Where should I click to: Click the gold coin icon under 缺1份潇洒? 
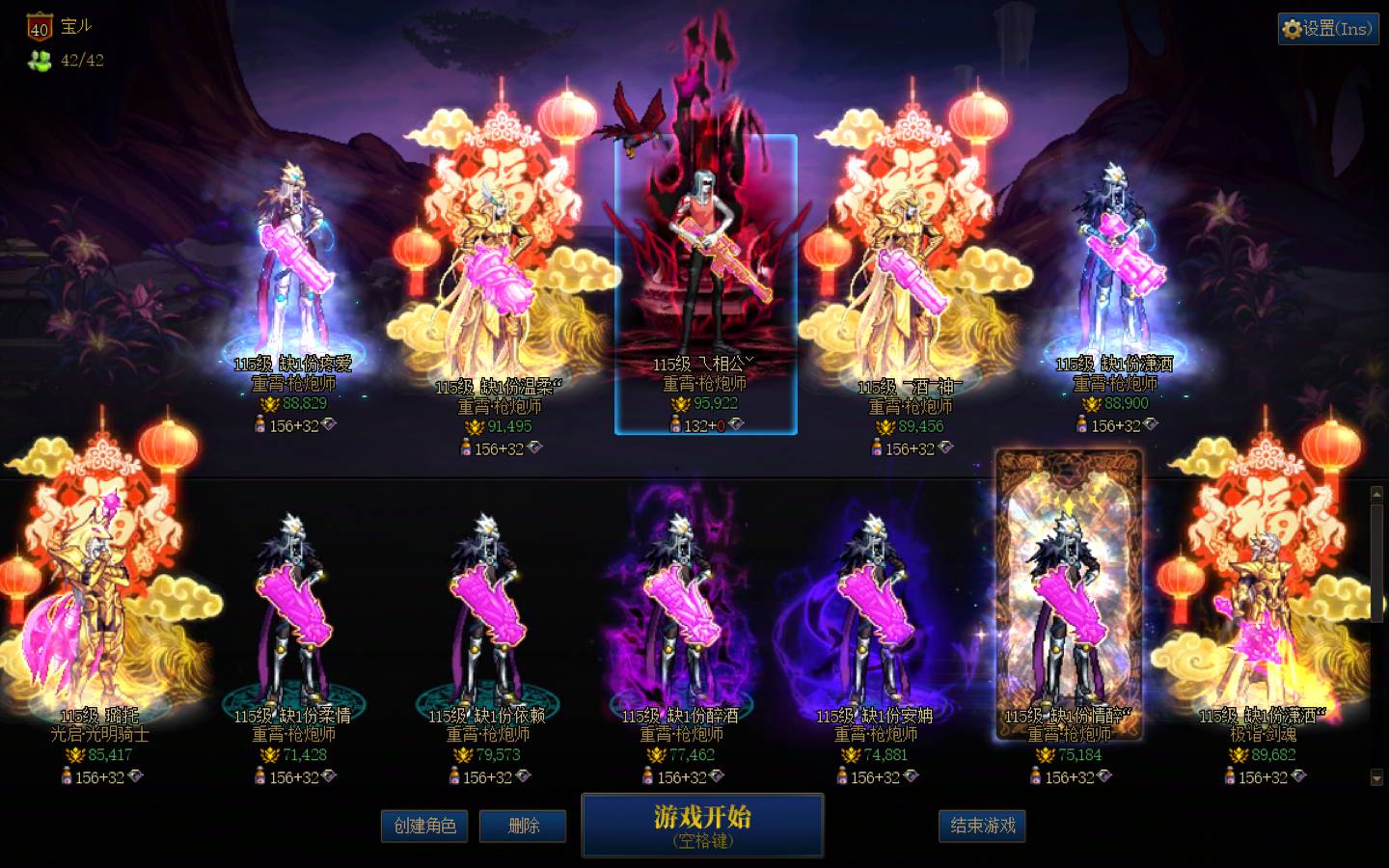point(1094,403)
